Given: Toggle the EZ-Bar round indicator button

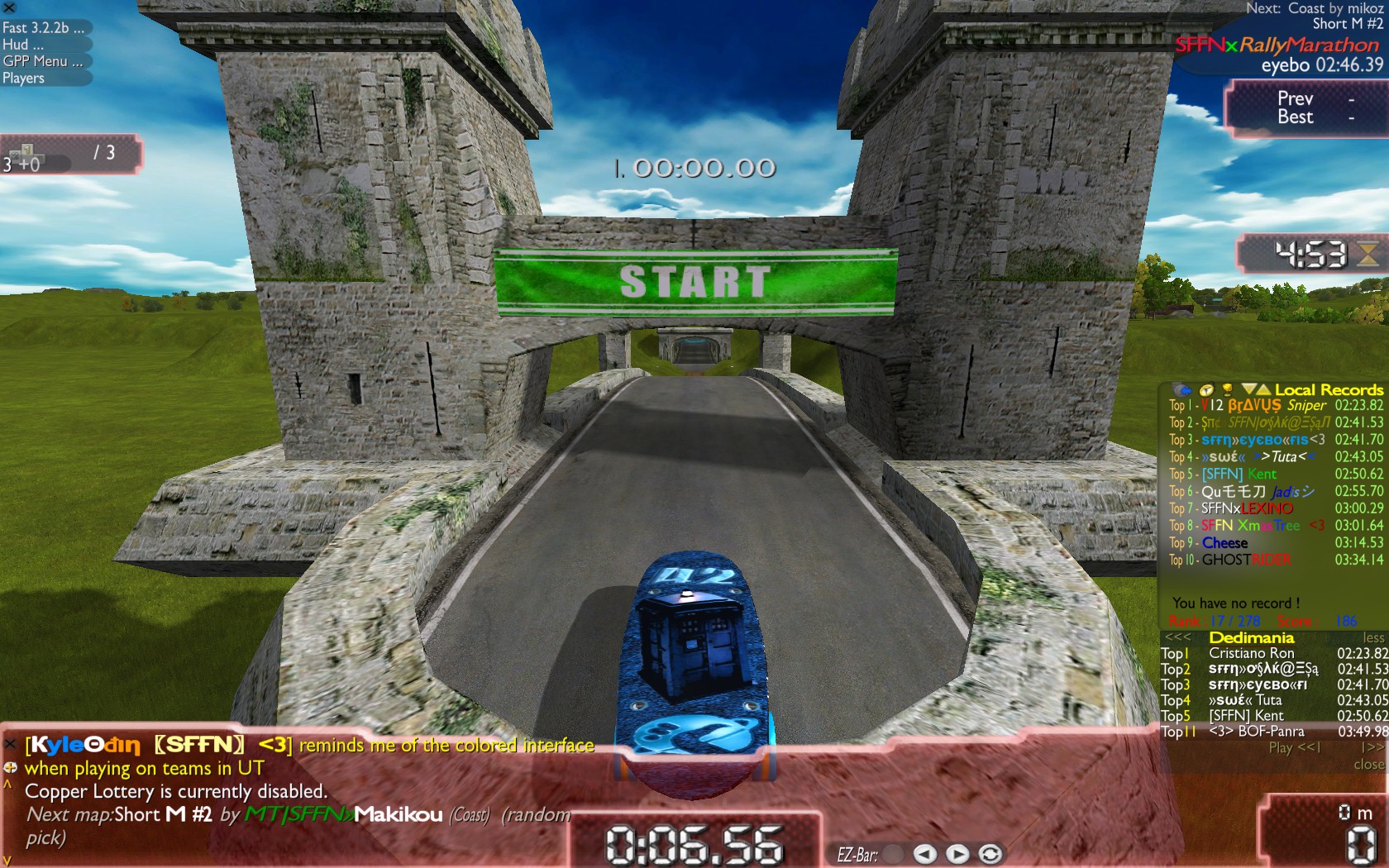Looking at the screenshot, I should 893,854.
